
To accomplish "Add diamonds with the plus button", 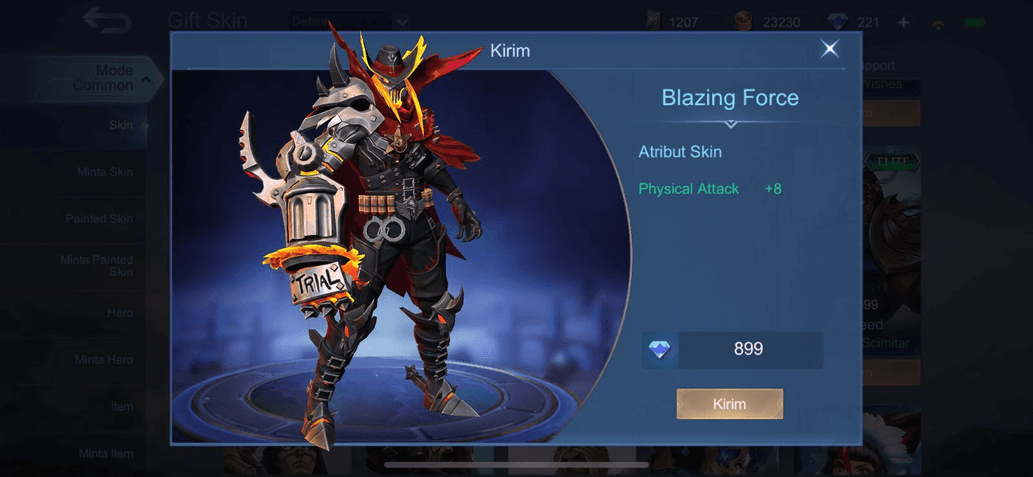I will click(904, 21).
